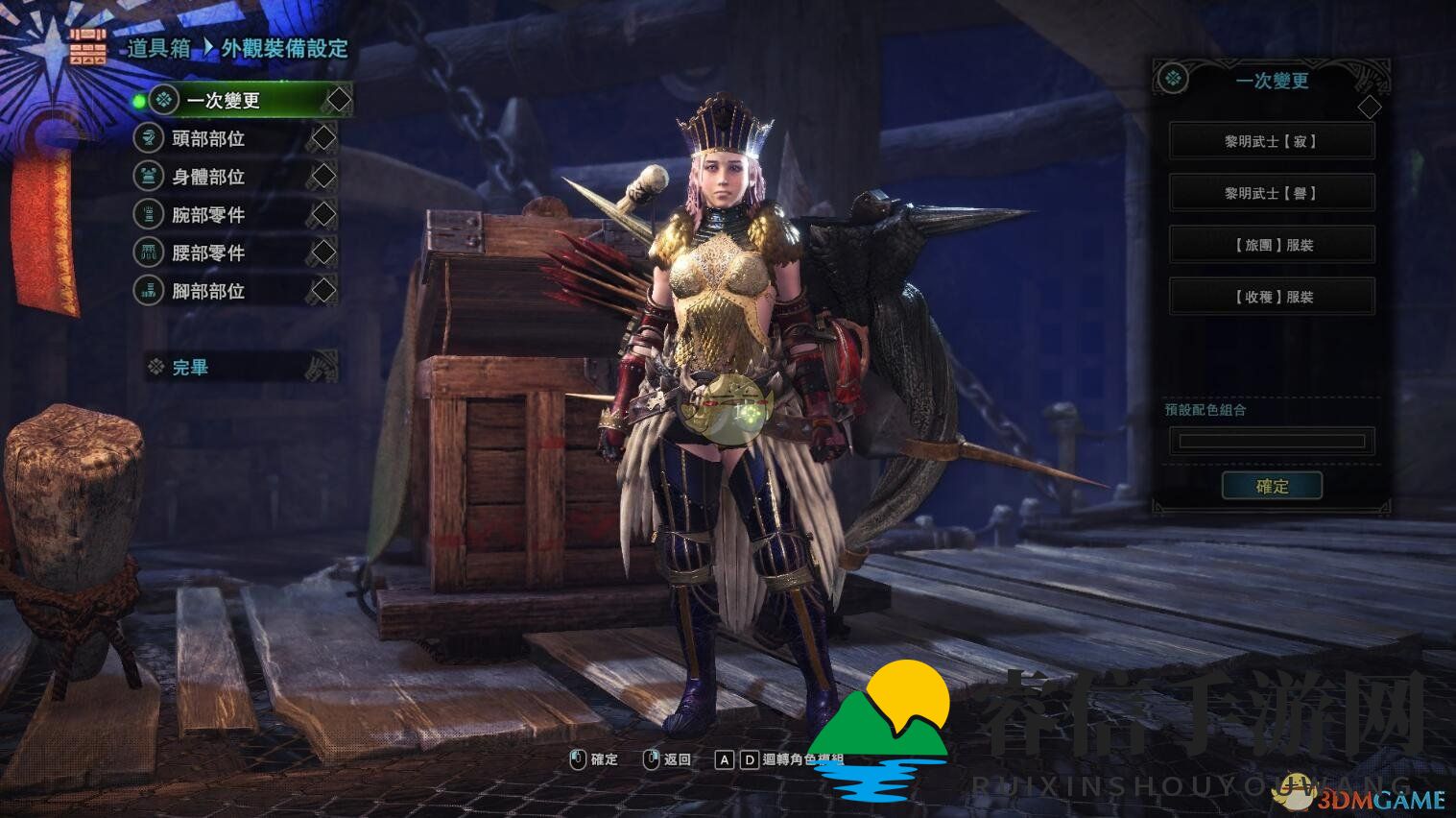1456x818 pixels.
Task: Click the 完畢 finish emblem icon
Action: click(155, 367)
